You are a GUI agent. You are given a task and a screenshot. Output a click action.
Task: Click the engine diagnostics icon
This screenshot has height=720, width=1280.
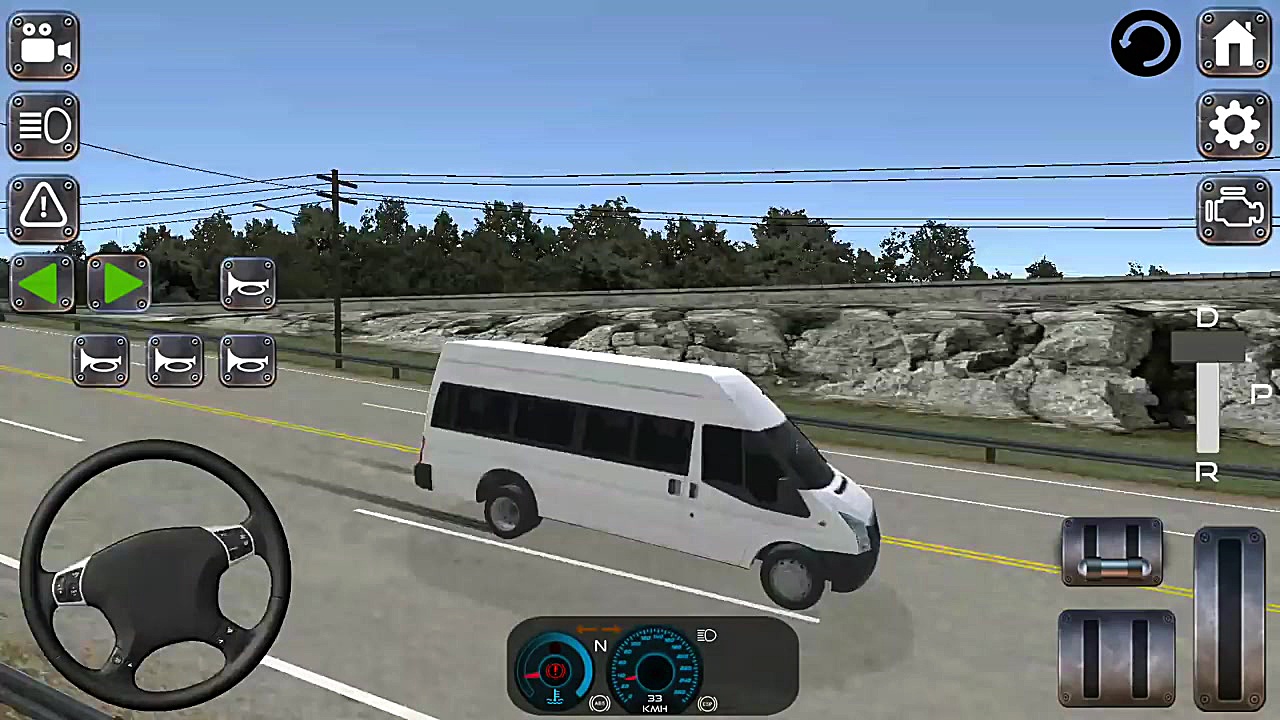(1234, 207)
